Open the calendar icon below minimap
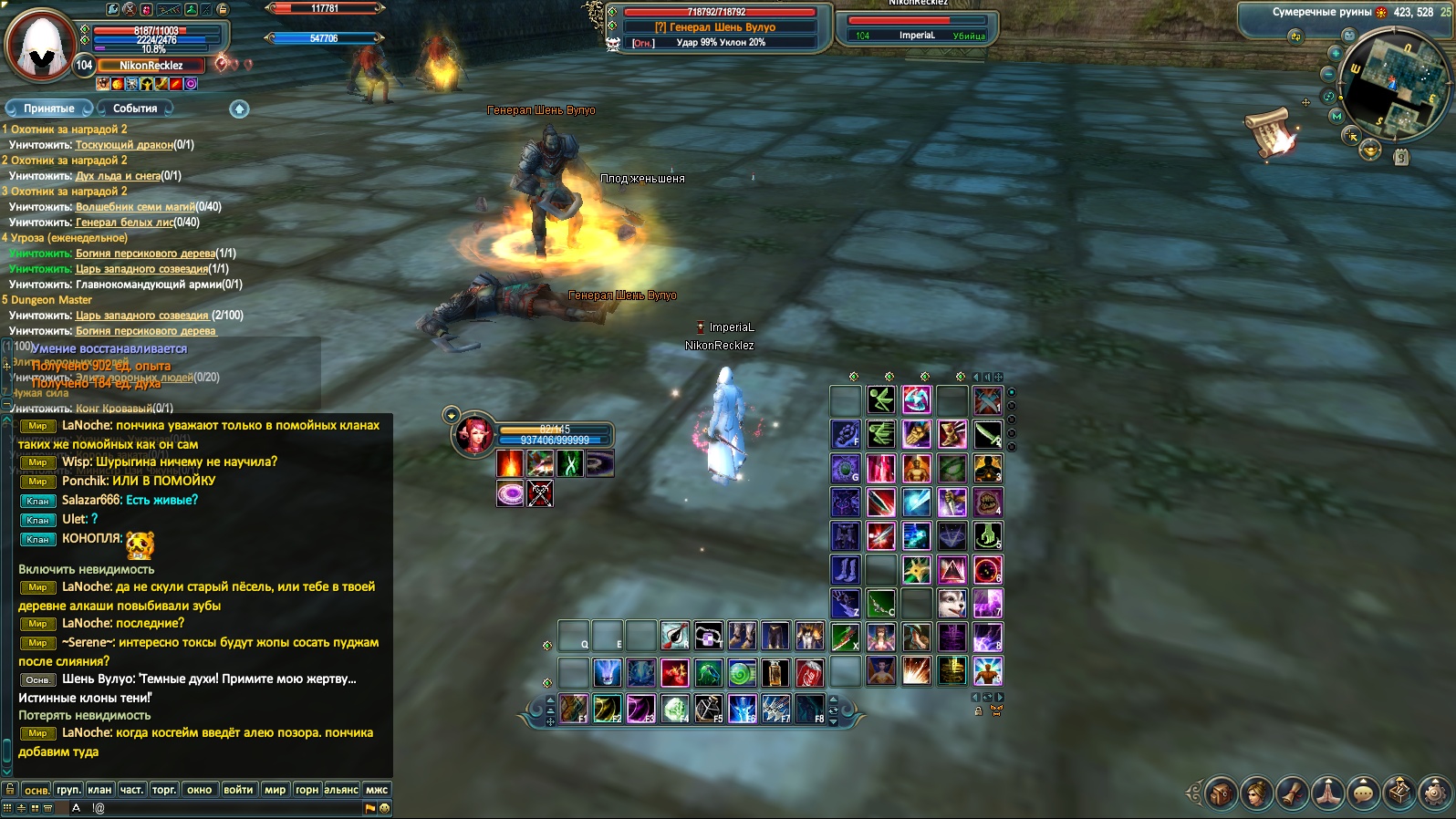 (x=1401, y=158)
